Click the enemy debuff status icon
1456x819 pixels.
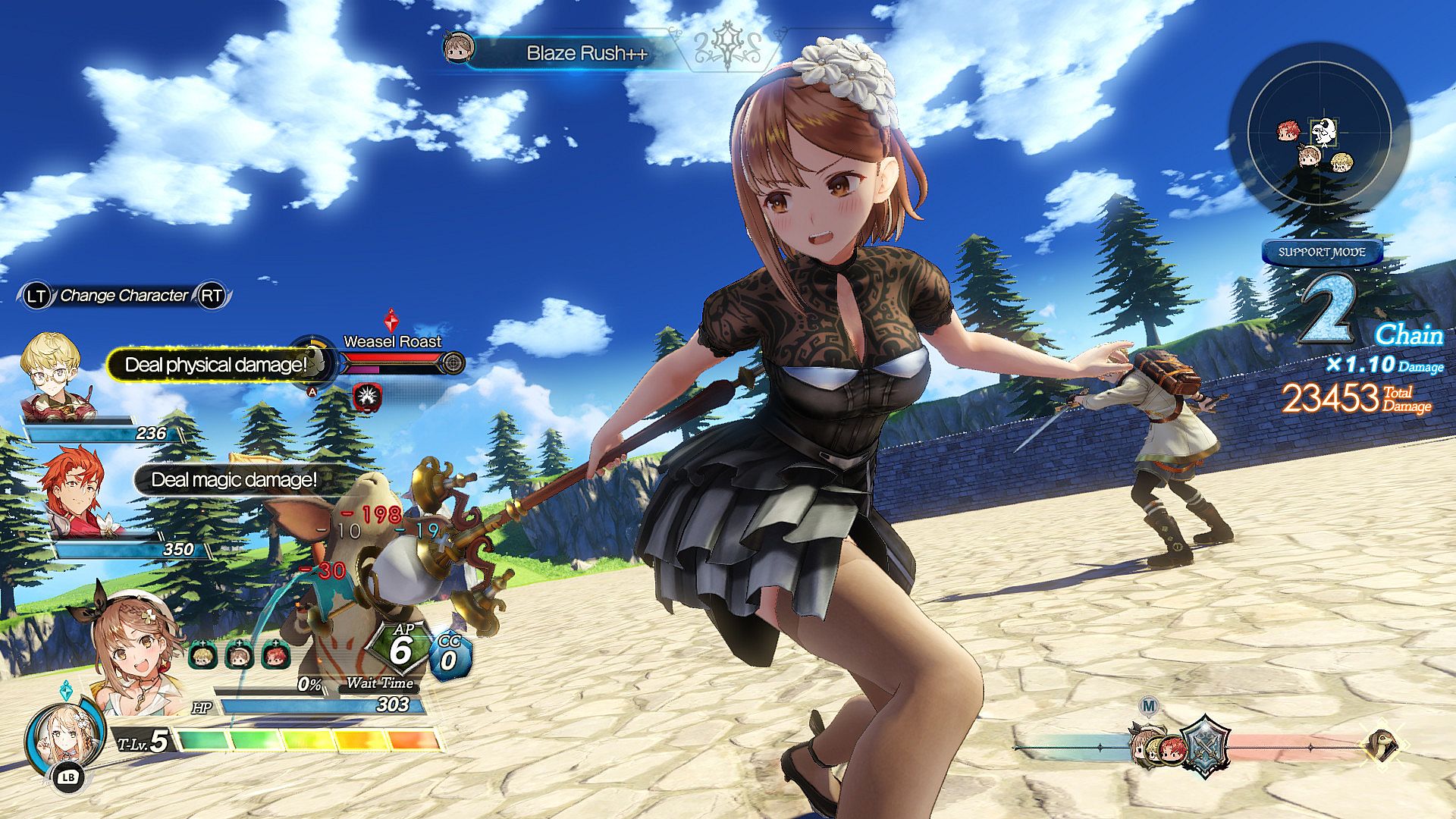(367, 396)
